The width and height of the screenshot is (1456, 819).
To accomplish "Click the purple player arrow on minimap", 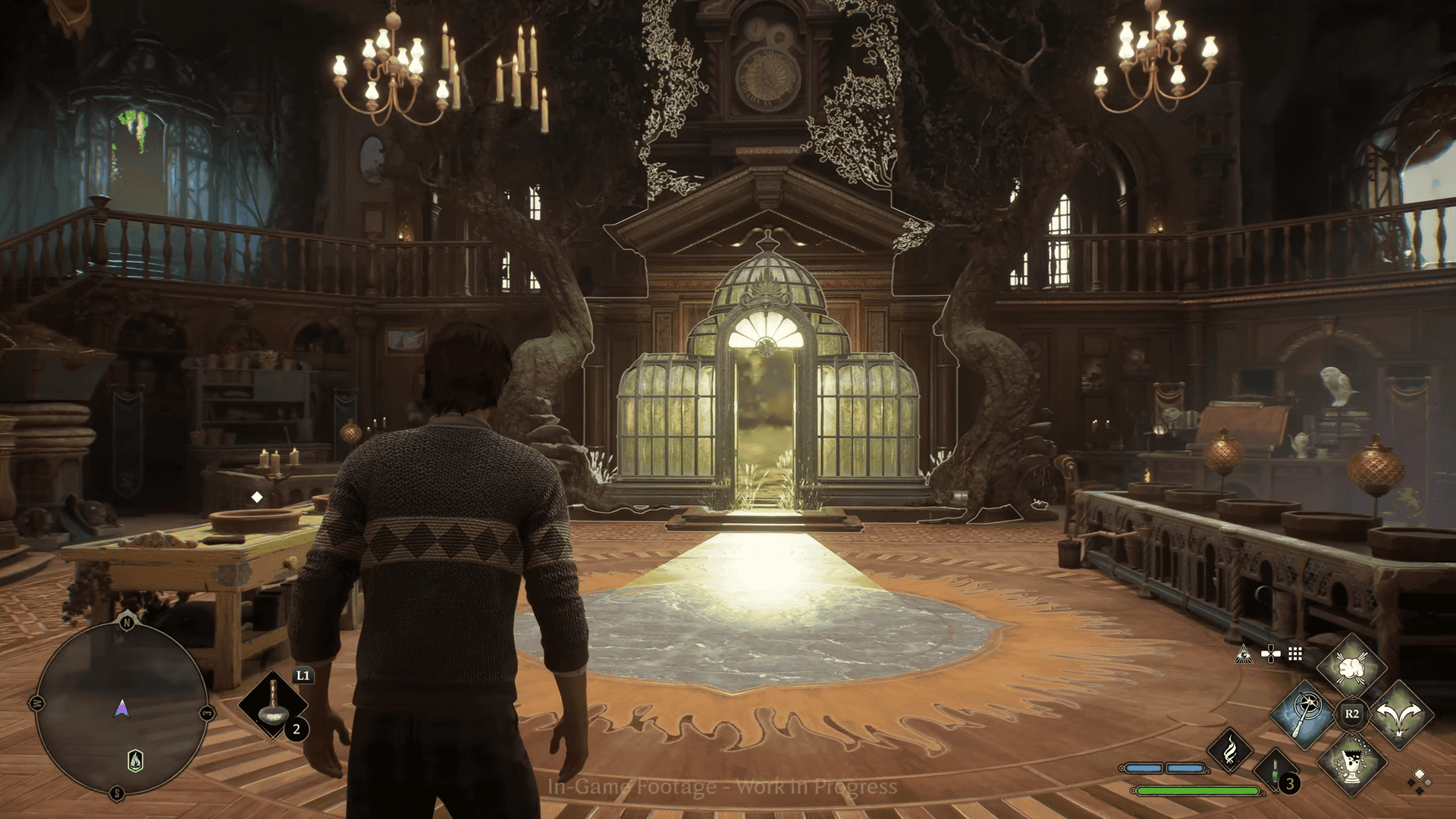I will (121, 709).
